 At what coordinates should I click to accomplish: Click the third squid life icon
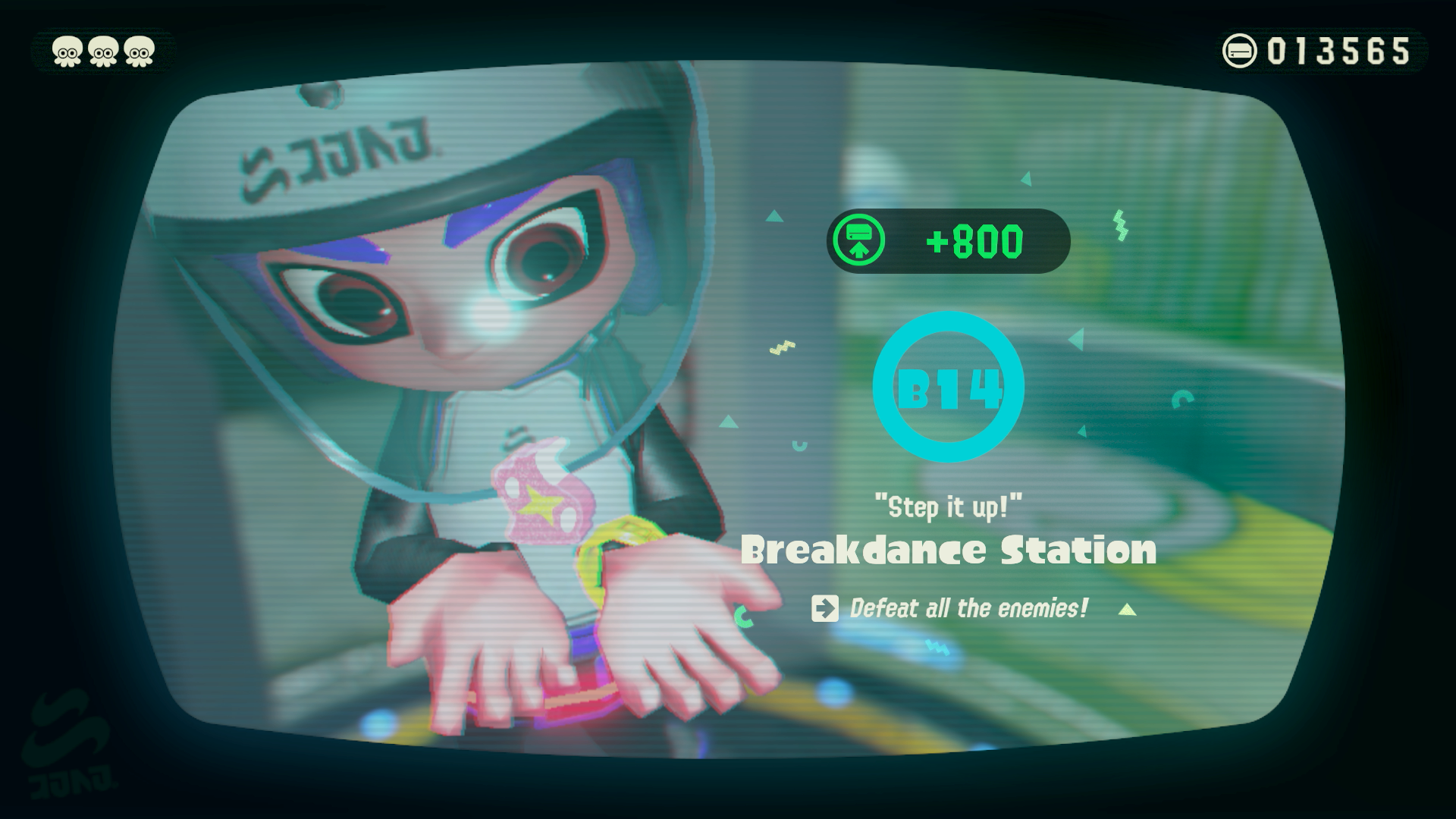[138, 51]
